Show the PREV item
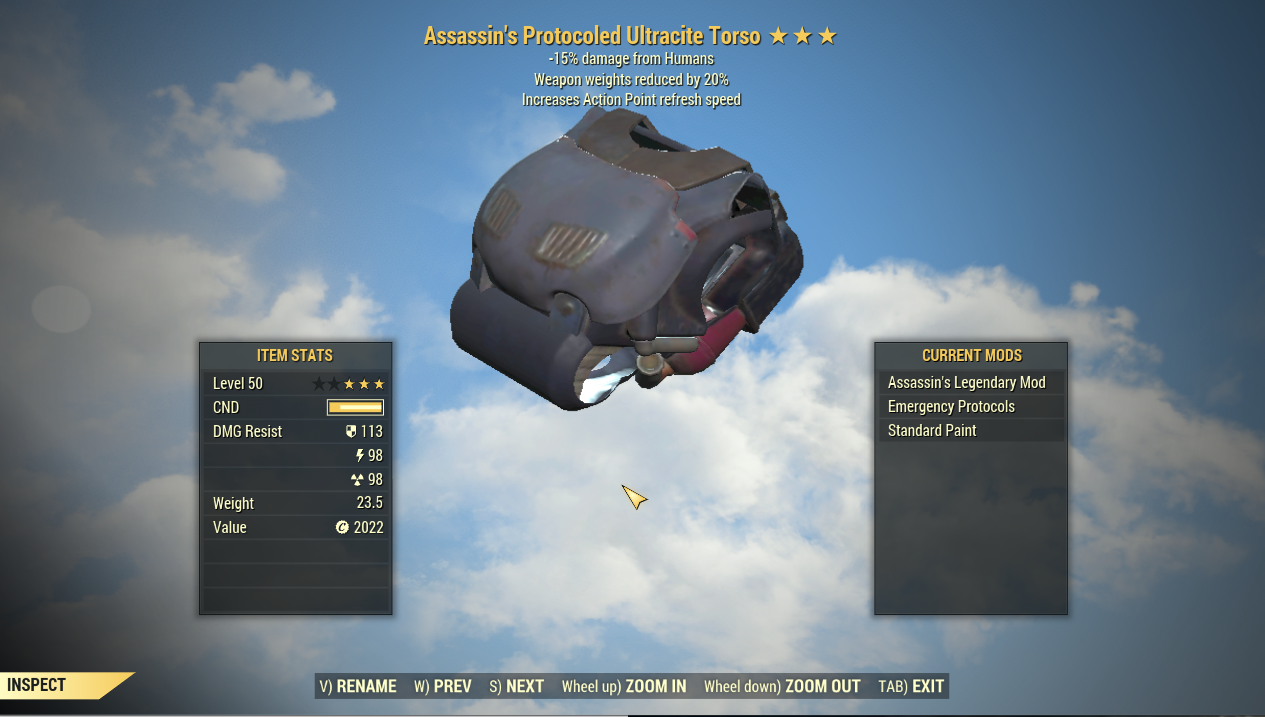The height and width of the screenshot is (717, 1265). coord(443,686)
